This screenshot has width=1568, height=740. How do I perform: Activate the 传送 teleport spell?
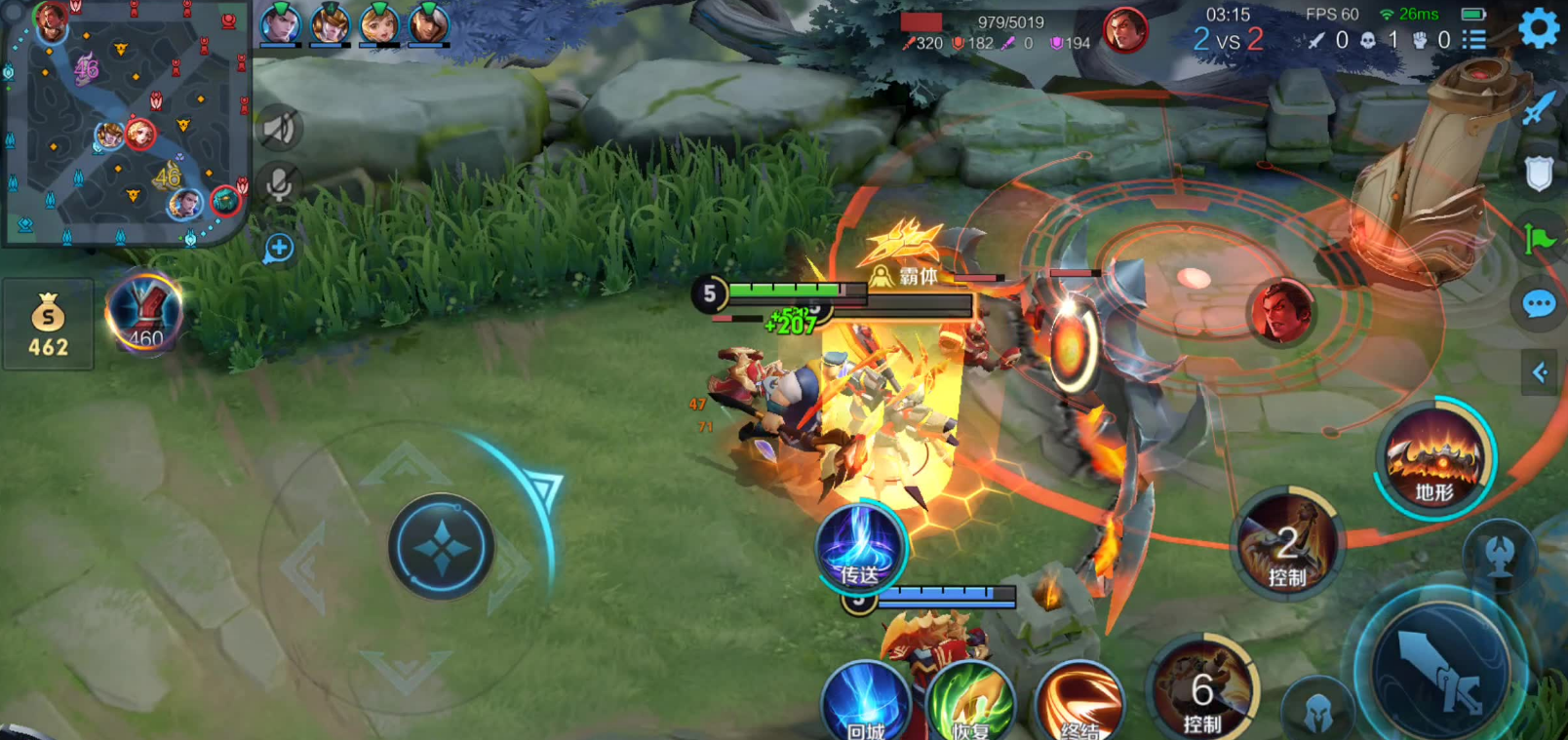pyautogui.click(x=860, y=546)
